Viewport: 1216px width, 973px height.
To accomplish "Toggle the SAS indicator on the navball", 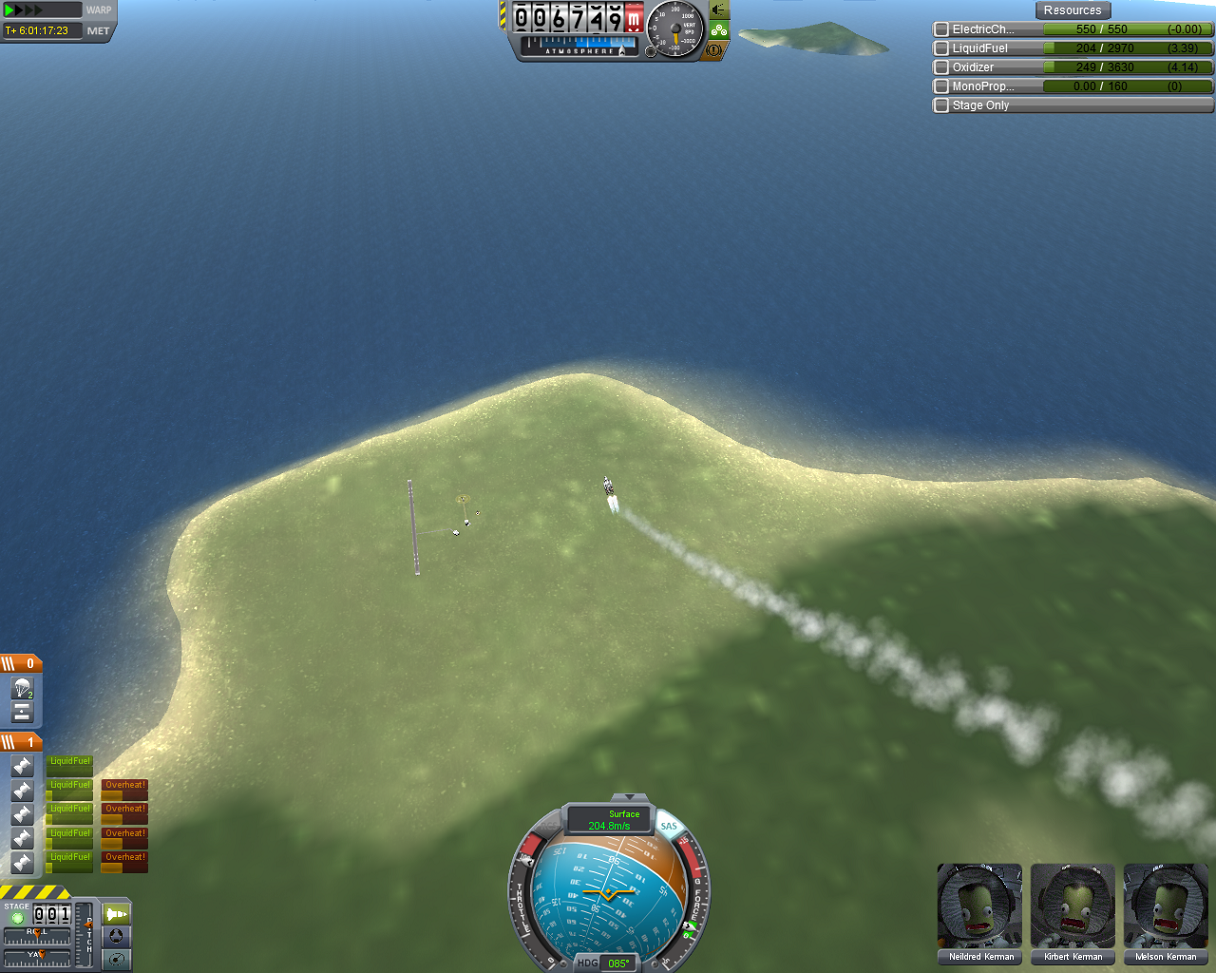I will tap(668, 827).
